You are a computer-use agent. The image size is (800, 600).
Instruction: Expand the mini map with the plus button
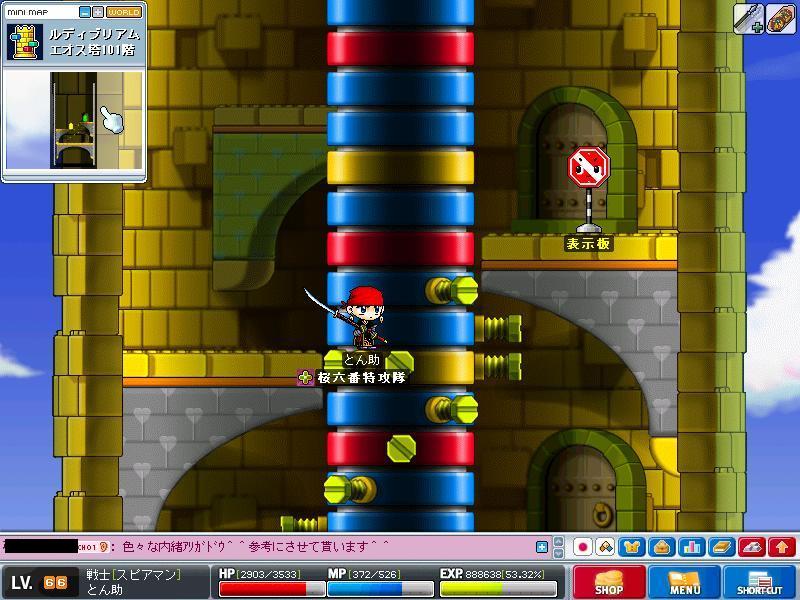[x=97, y=12]
